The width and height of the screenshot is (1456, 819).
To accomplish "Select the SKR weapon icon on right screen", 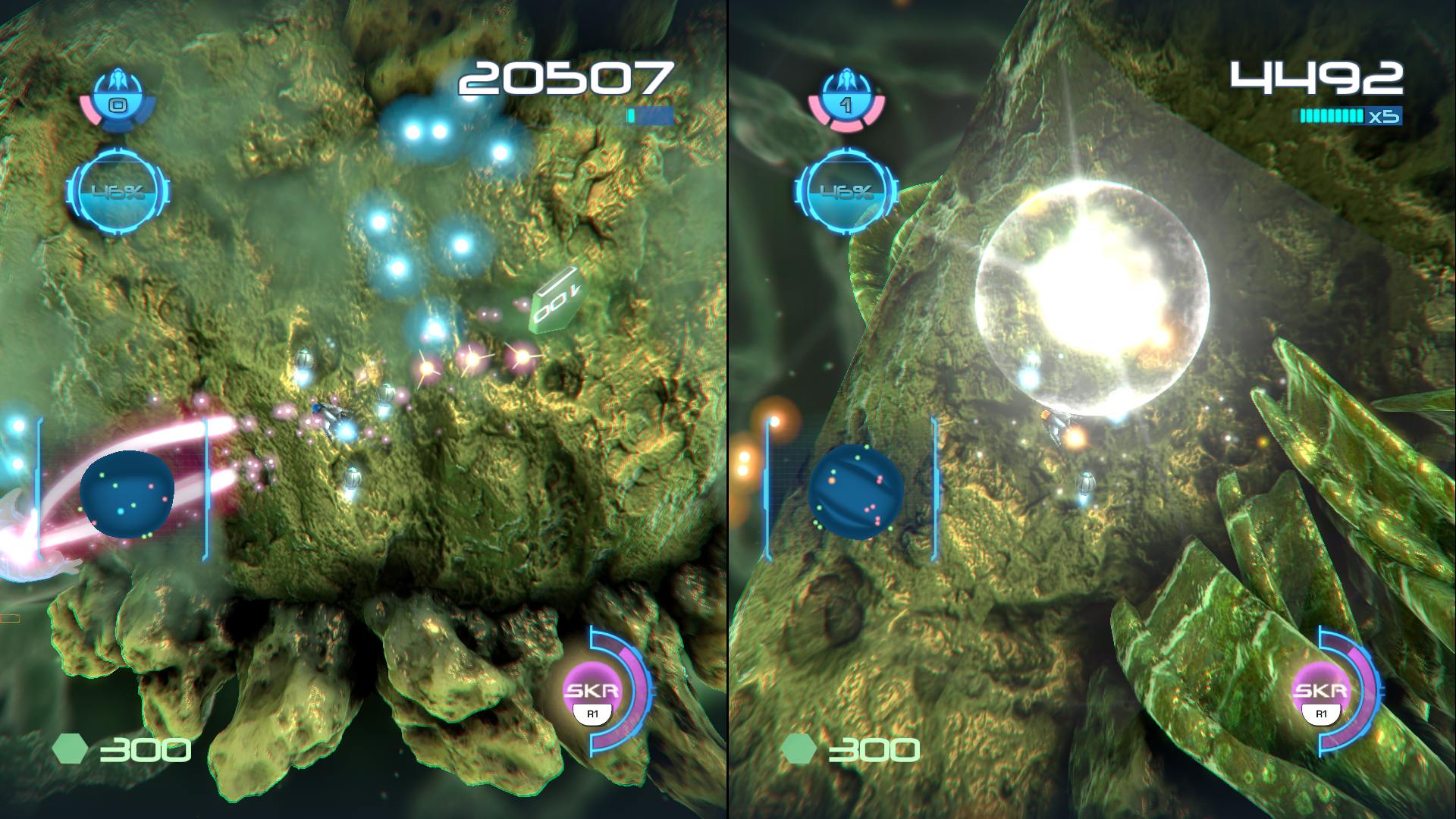I will pyautogui.click(x=1320, y=692).
